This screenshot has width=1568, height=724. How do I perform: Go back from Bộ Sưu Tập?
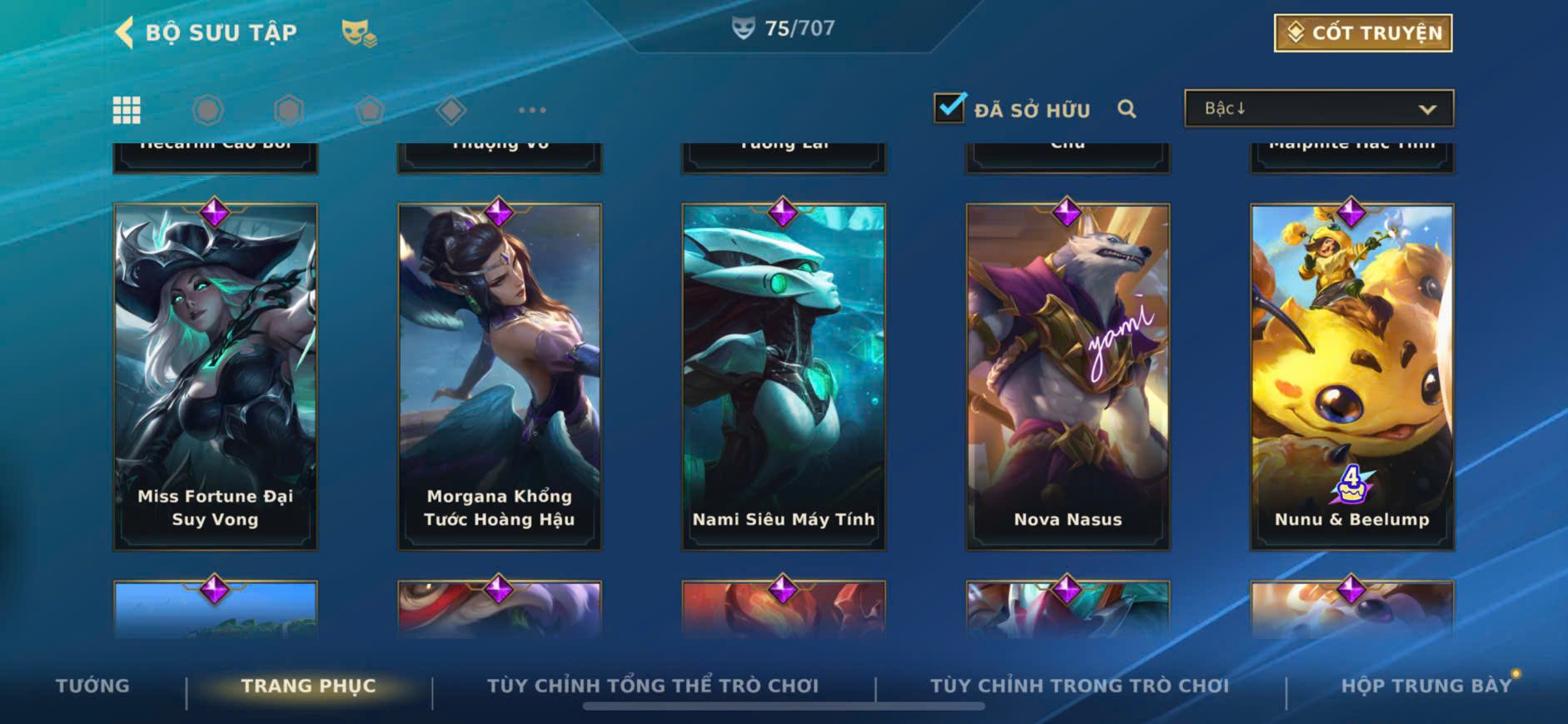pyautogui.click(x=125, y=33)
